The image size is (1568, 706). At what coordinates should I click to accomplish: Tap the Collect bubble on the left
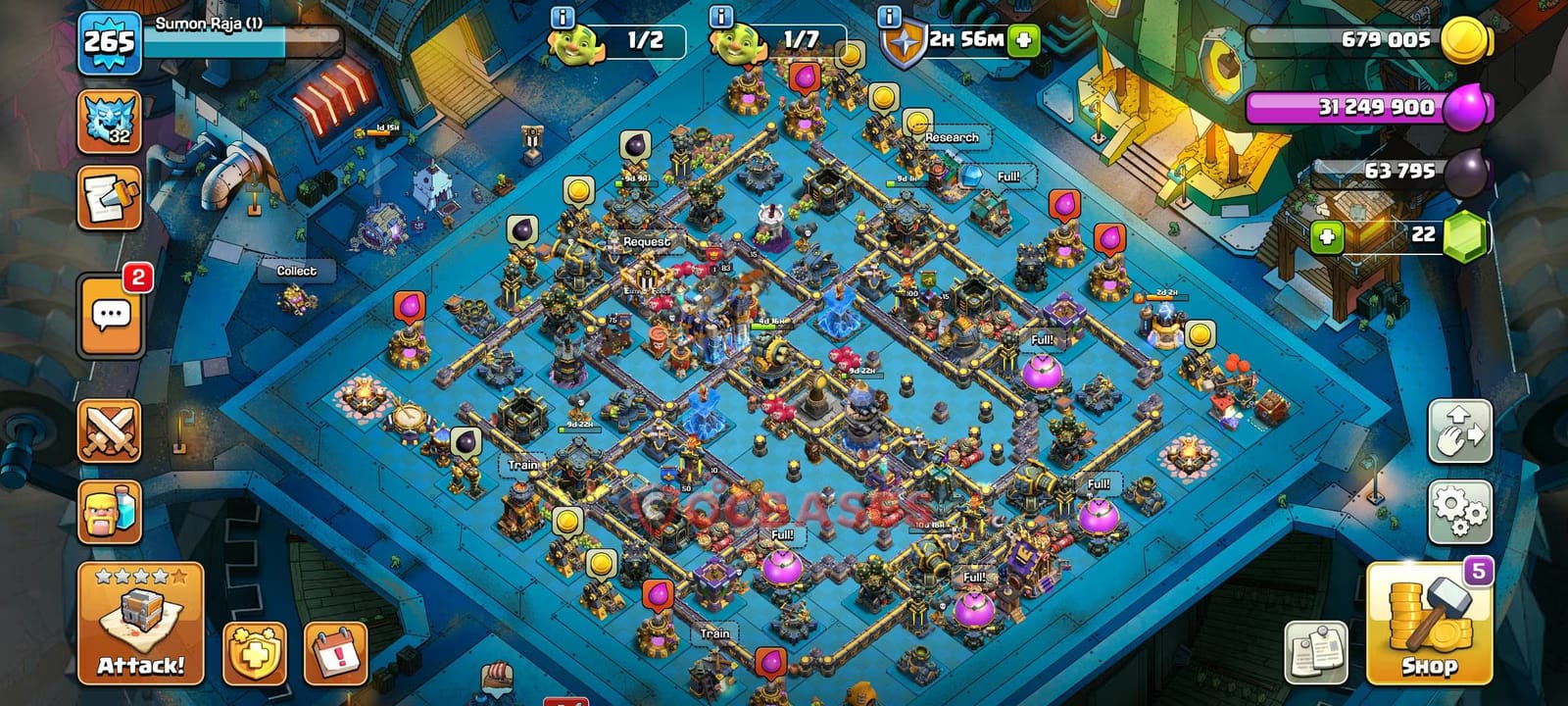pyautogui.click(x=297, y=270)
